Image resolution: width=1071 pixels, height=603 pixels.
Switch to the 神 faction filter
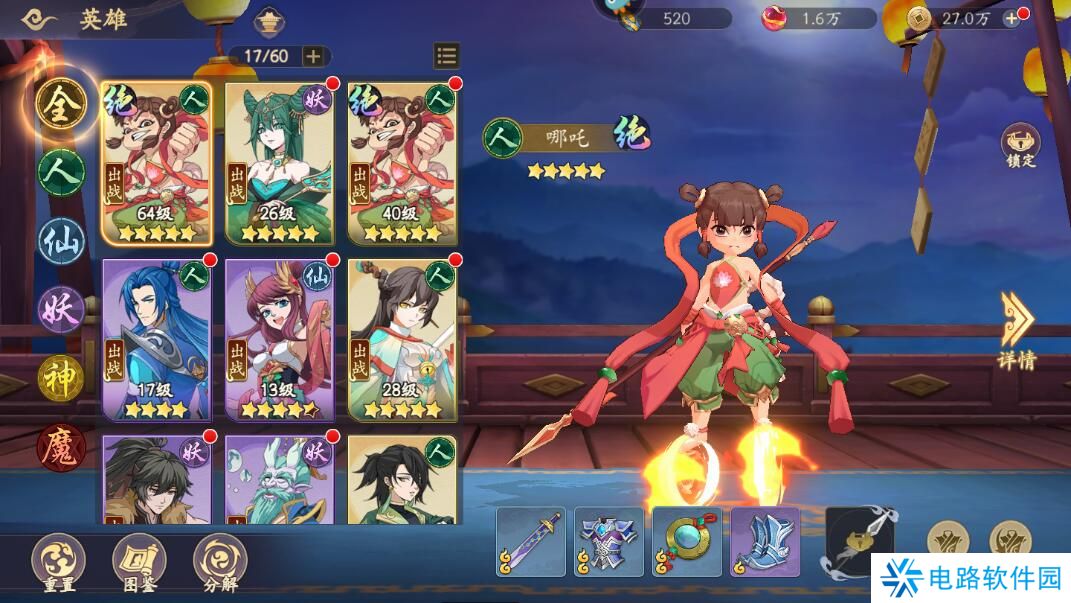[61, 377]
